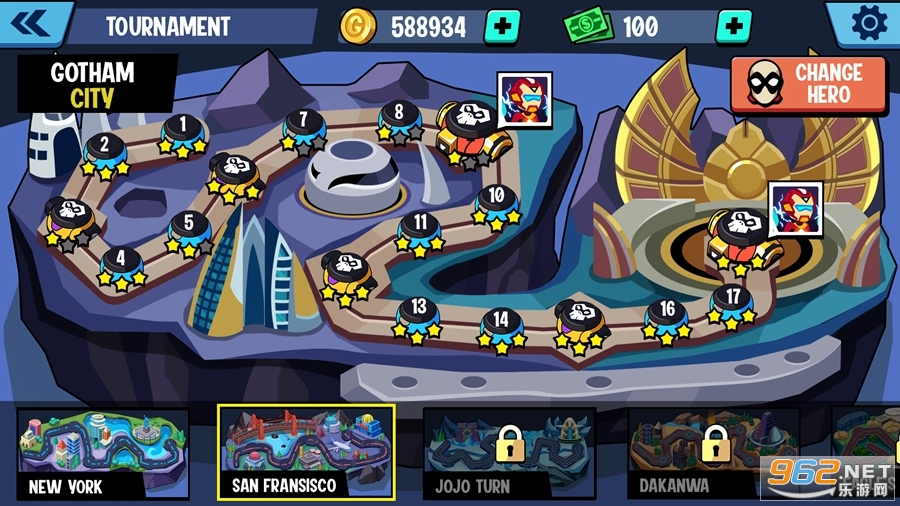
Task: Add more green cash with plus button
Action: [733, 26]
